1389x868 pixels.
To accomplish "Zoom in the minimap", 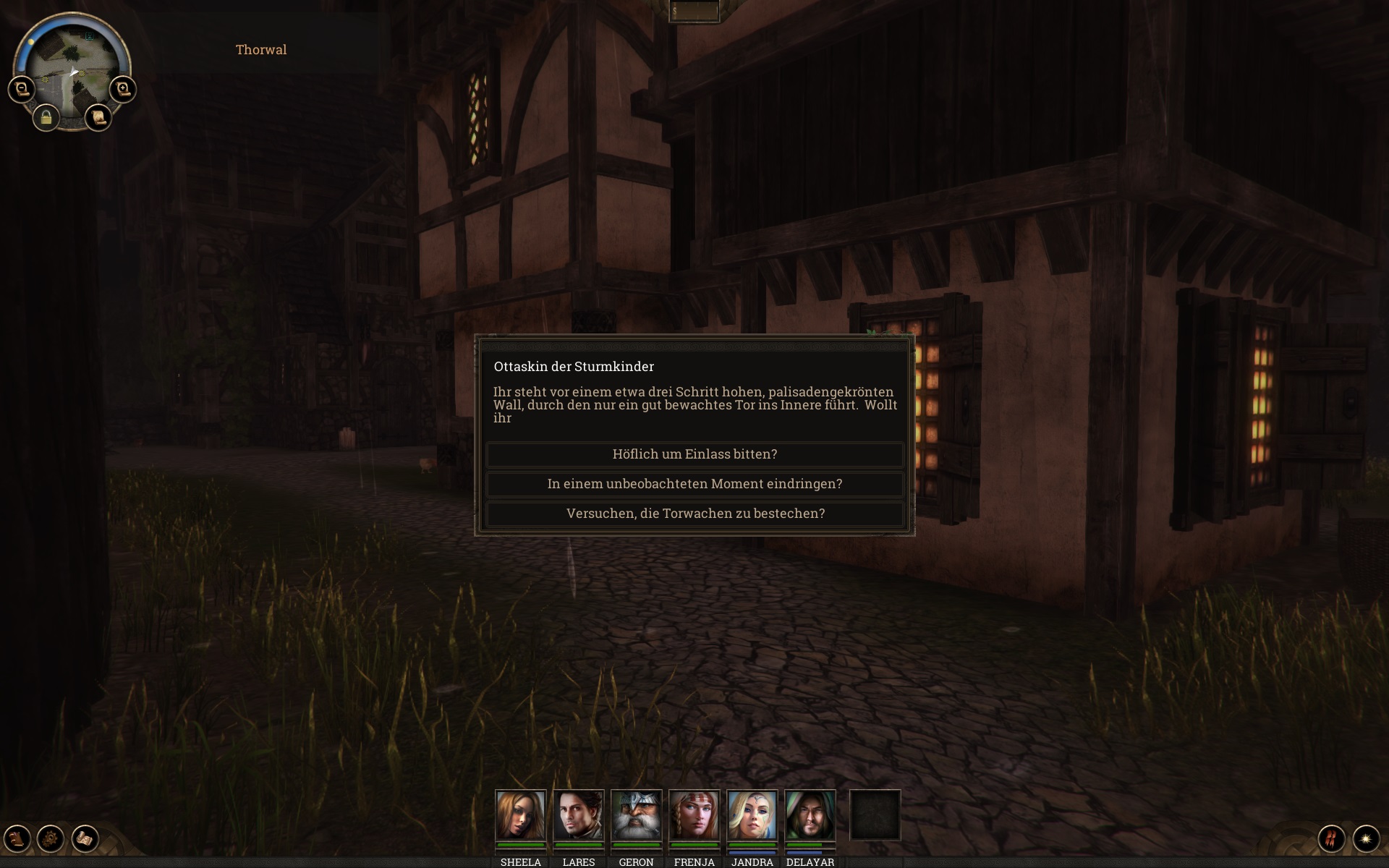I will [x=123, y=90].
